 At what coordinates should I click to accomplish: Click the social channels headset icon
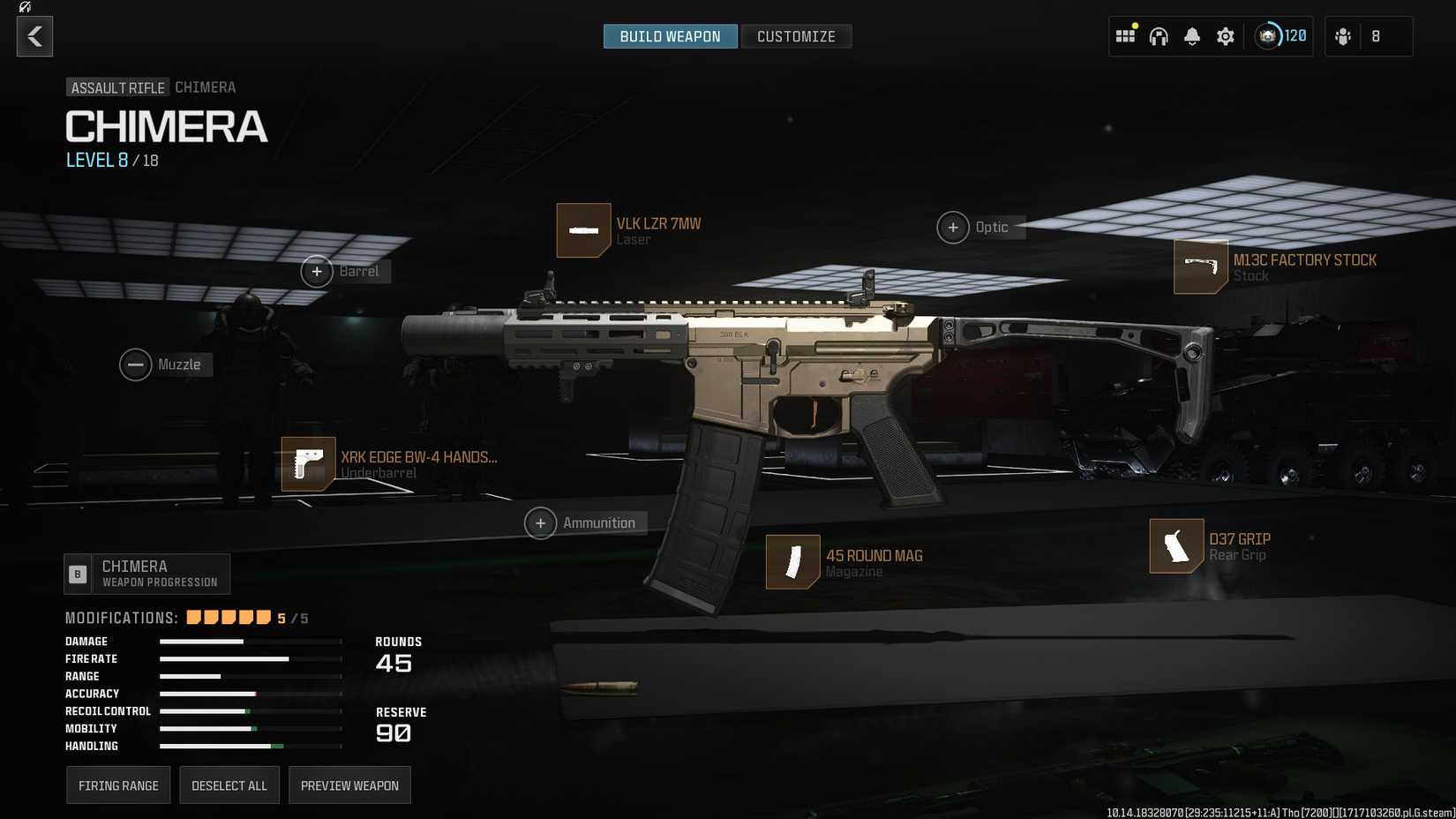pos(1159,36)
